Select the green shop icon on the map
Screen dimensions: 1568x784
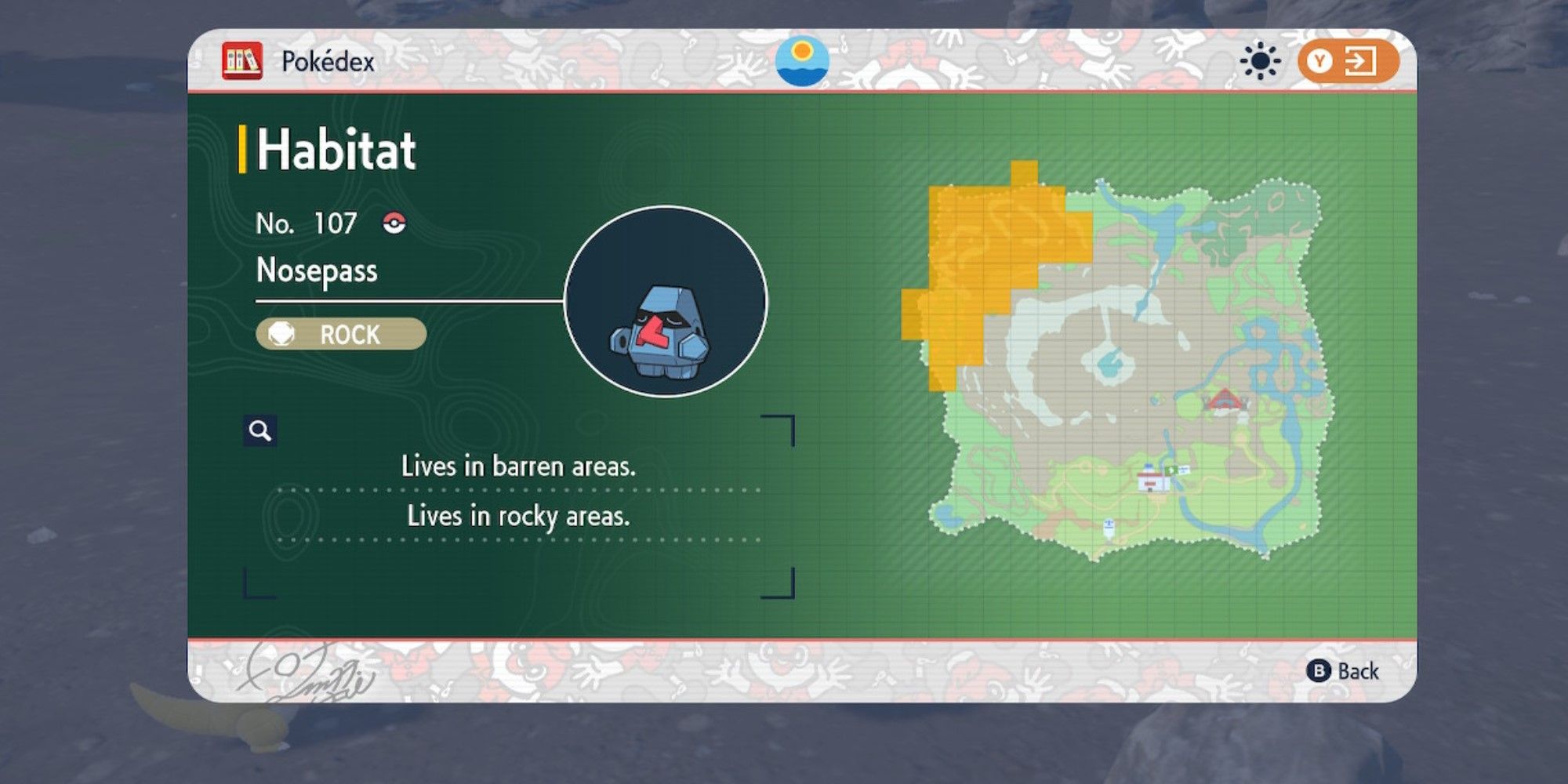point(1171,470)
